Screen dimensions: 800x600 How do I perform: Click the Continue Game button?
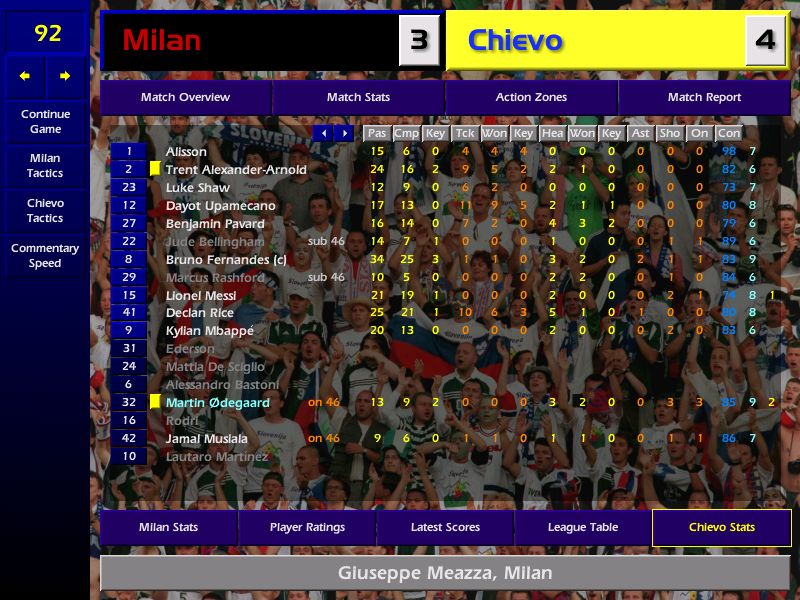click(x=45, y=122)
